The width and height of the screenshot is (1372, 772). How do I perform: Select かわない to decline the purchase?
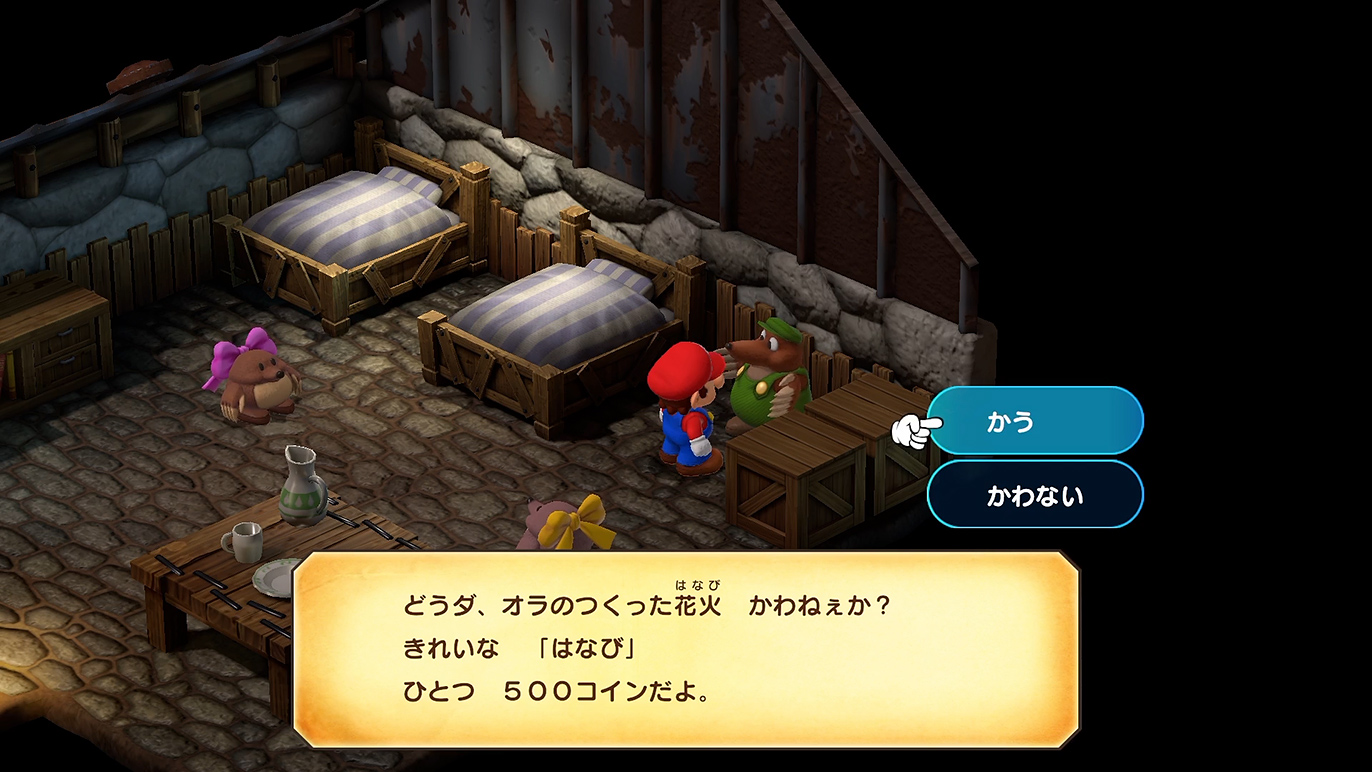1035,495
